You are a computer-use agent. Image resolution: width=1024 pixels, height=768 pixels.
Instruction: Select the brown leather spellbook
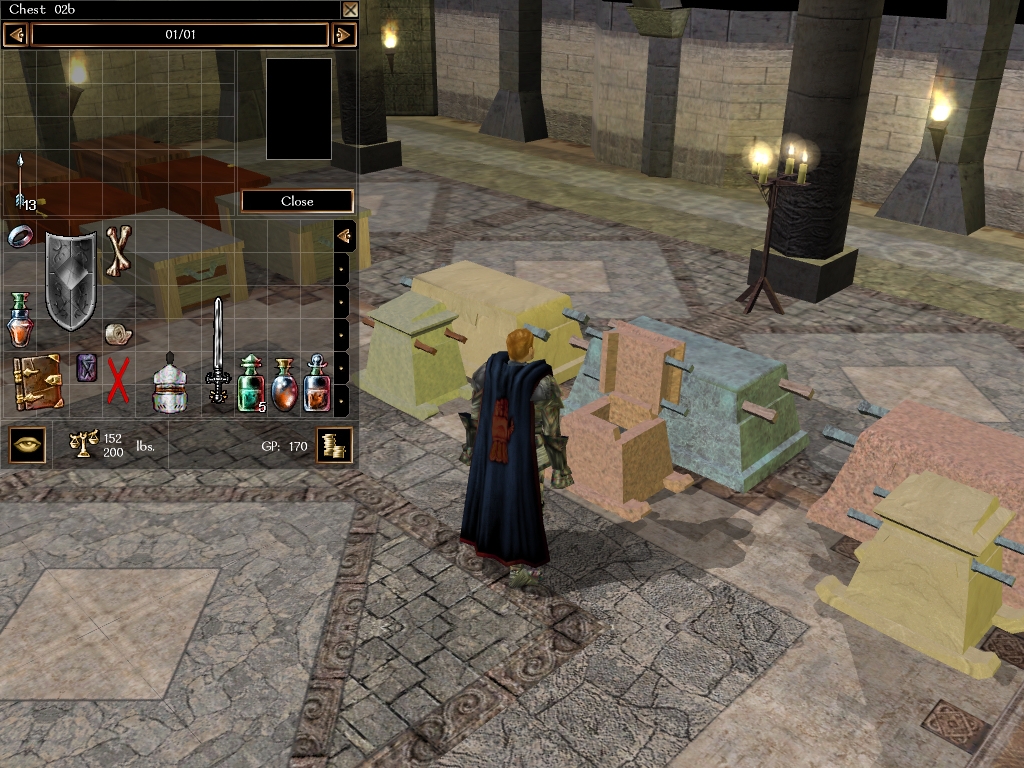pyautogui.click(x=38, y=381)
